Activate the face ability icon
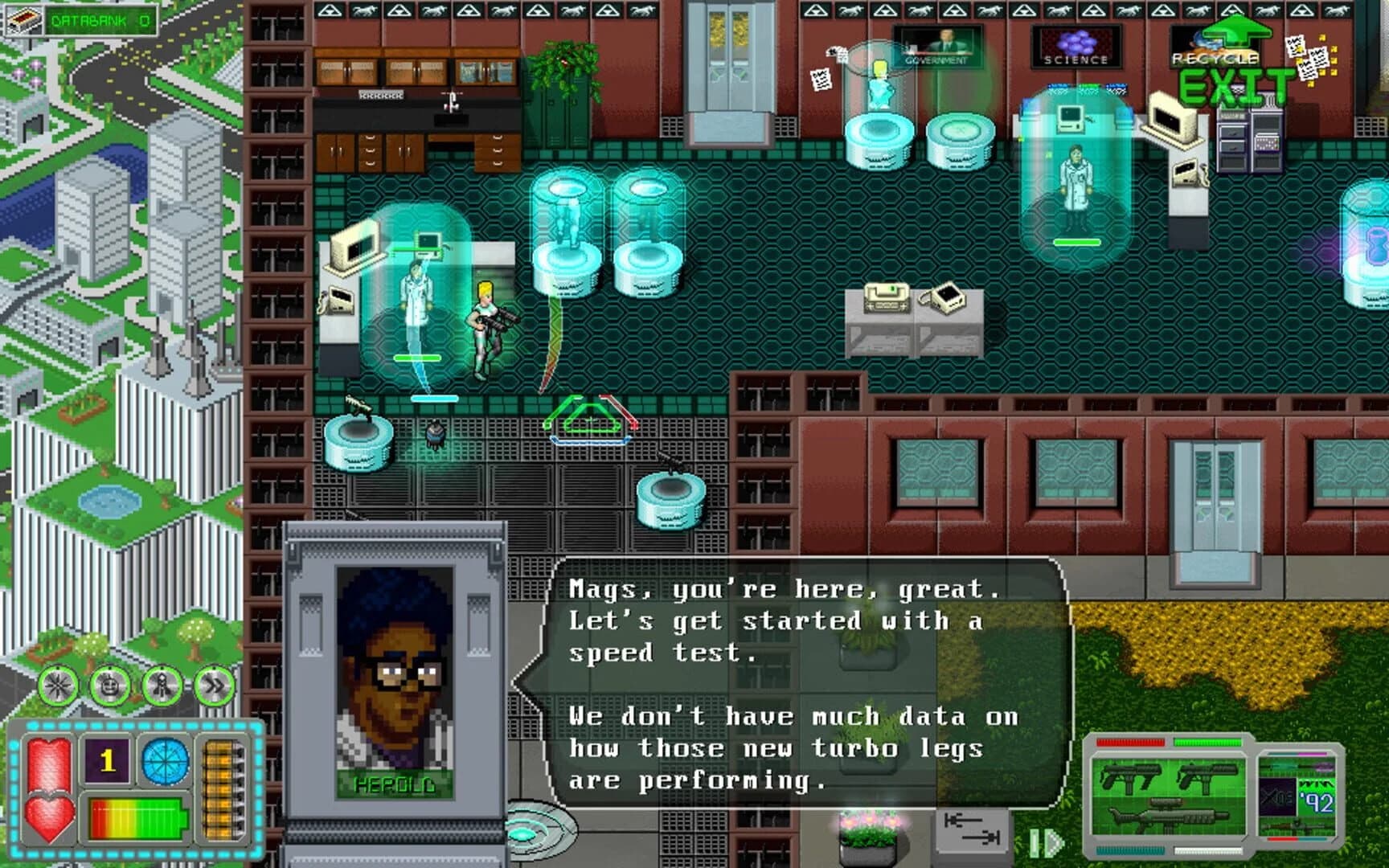1389x868 pixels. click(x=111, y=686)
